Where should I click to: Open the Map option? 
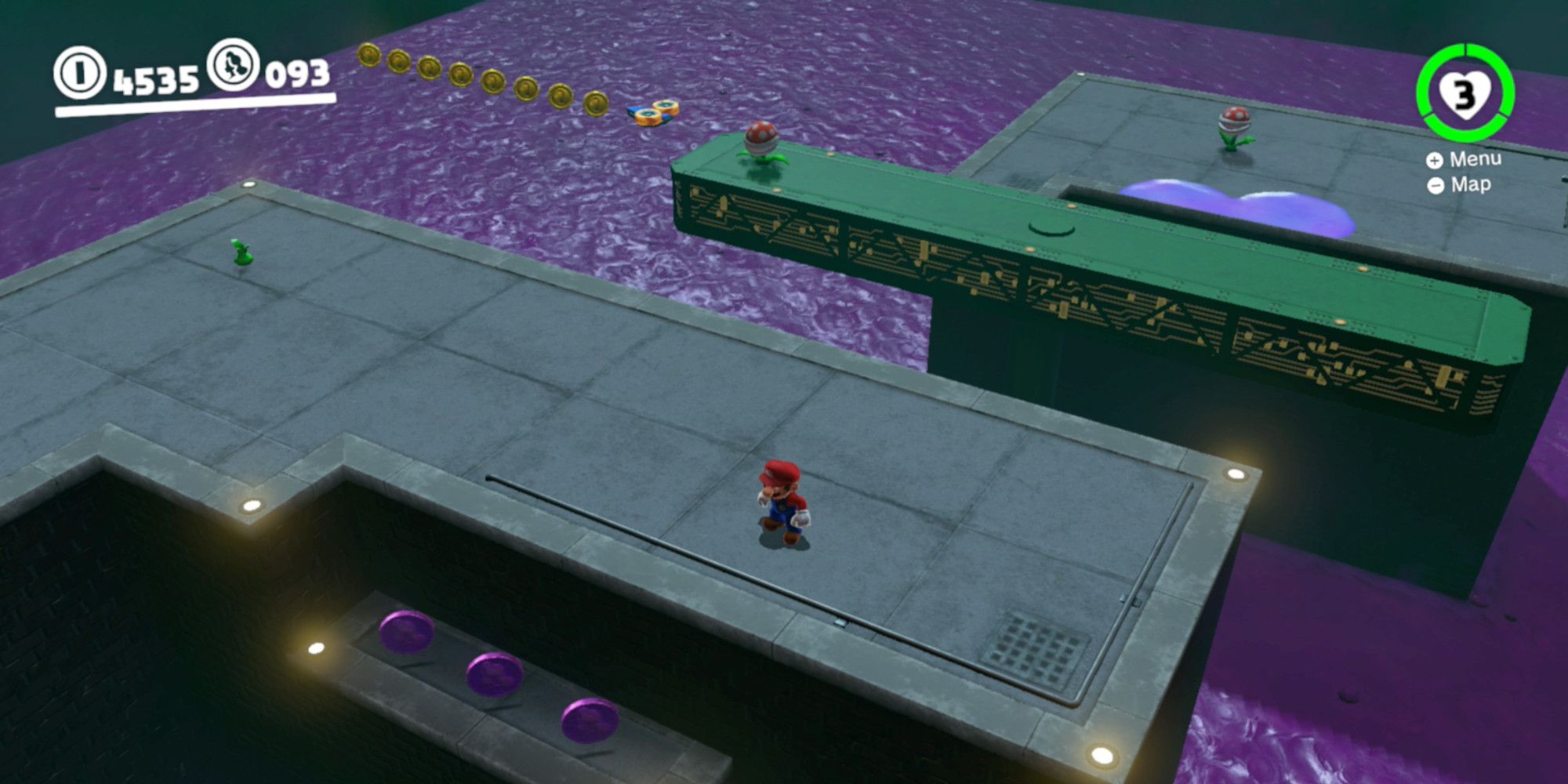tap(1472, 186)
